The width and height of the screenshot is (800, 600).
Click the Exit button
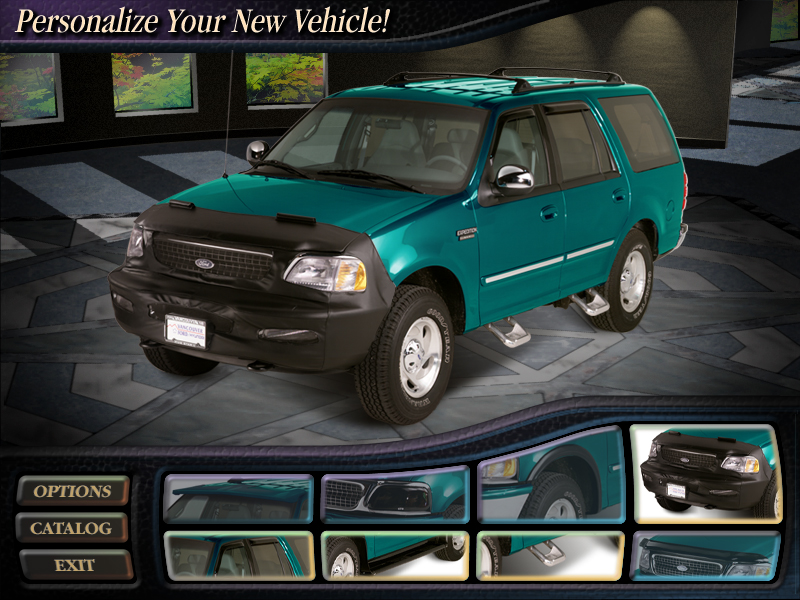[x=75, y=565]
